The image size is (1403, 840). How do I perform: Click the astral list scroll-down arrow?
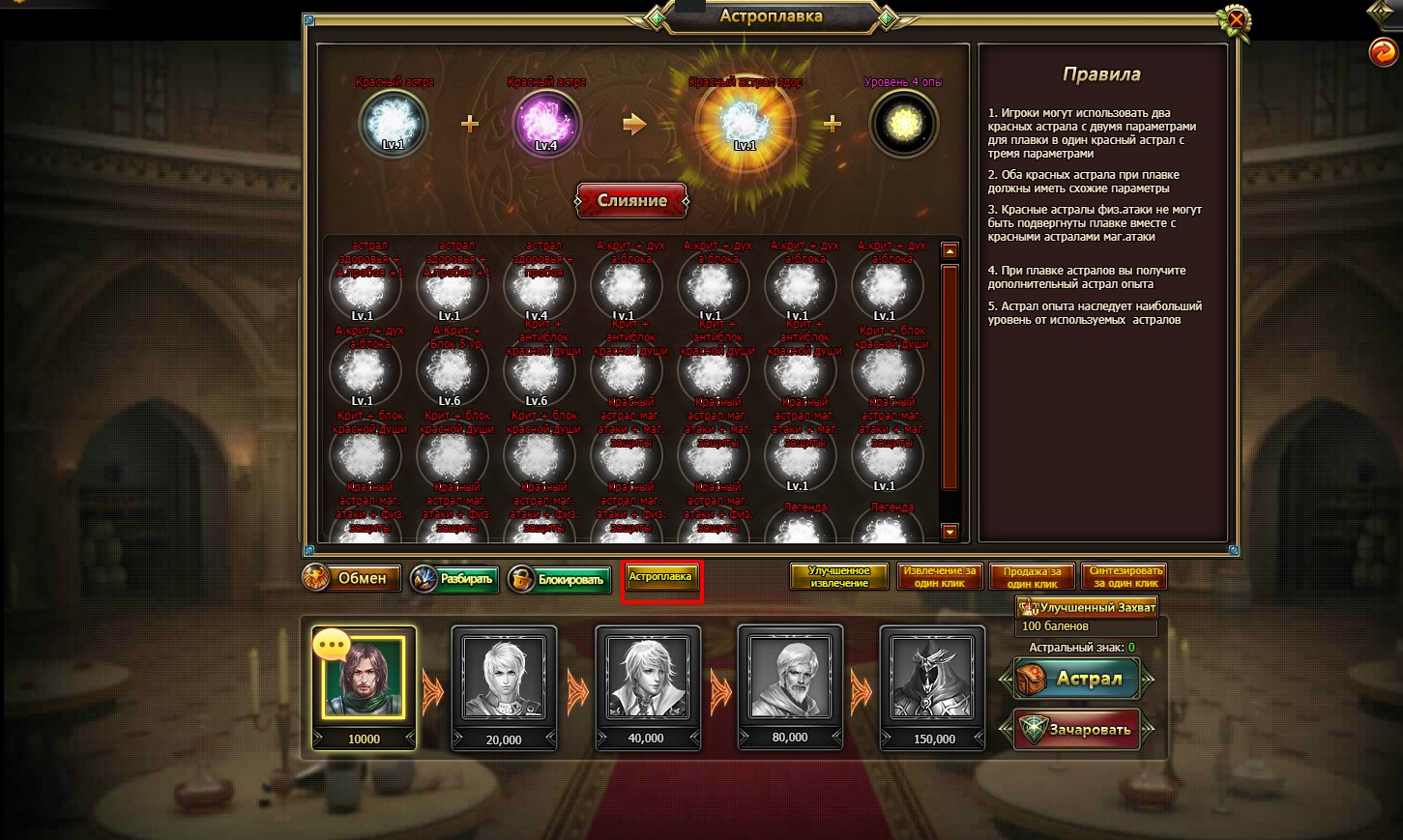pos(950,532)
